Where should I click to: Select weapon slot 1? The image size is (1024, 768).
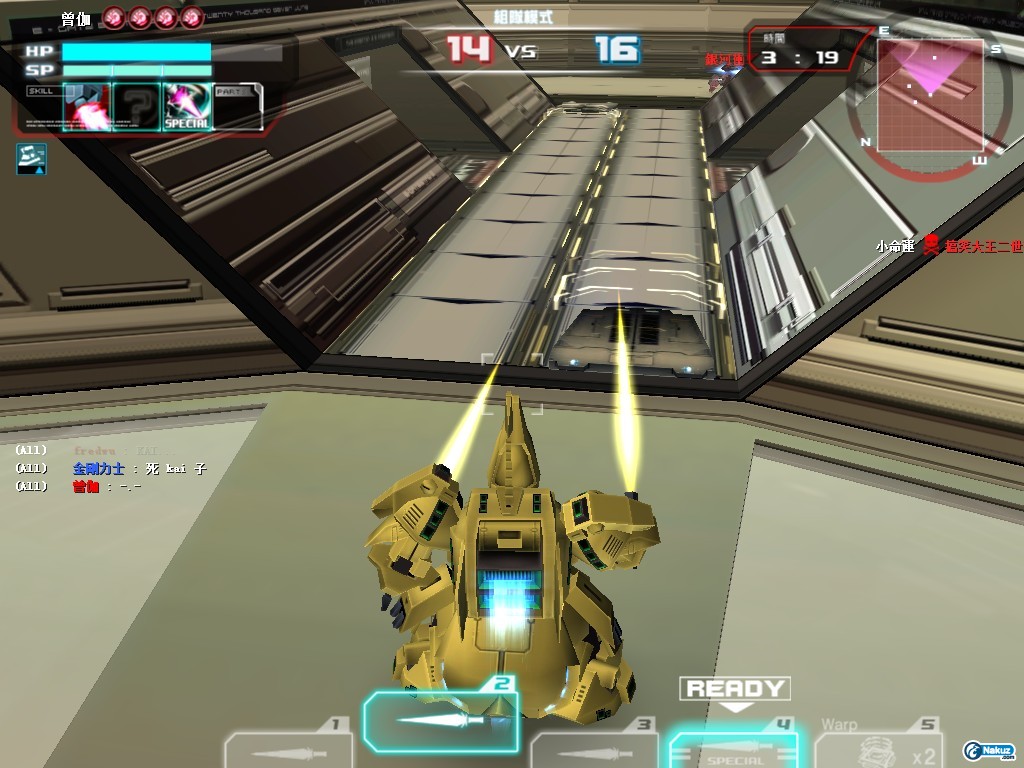click(x=288, y=748)
